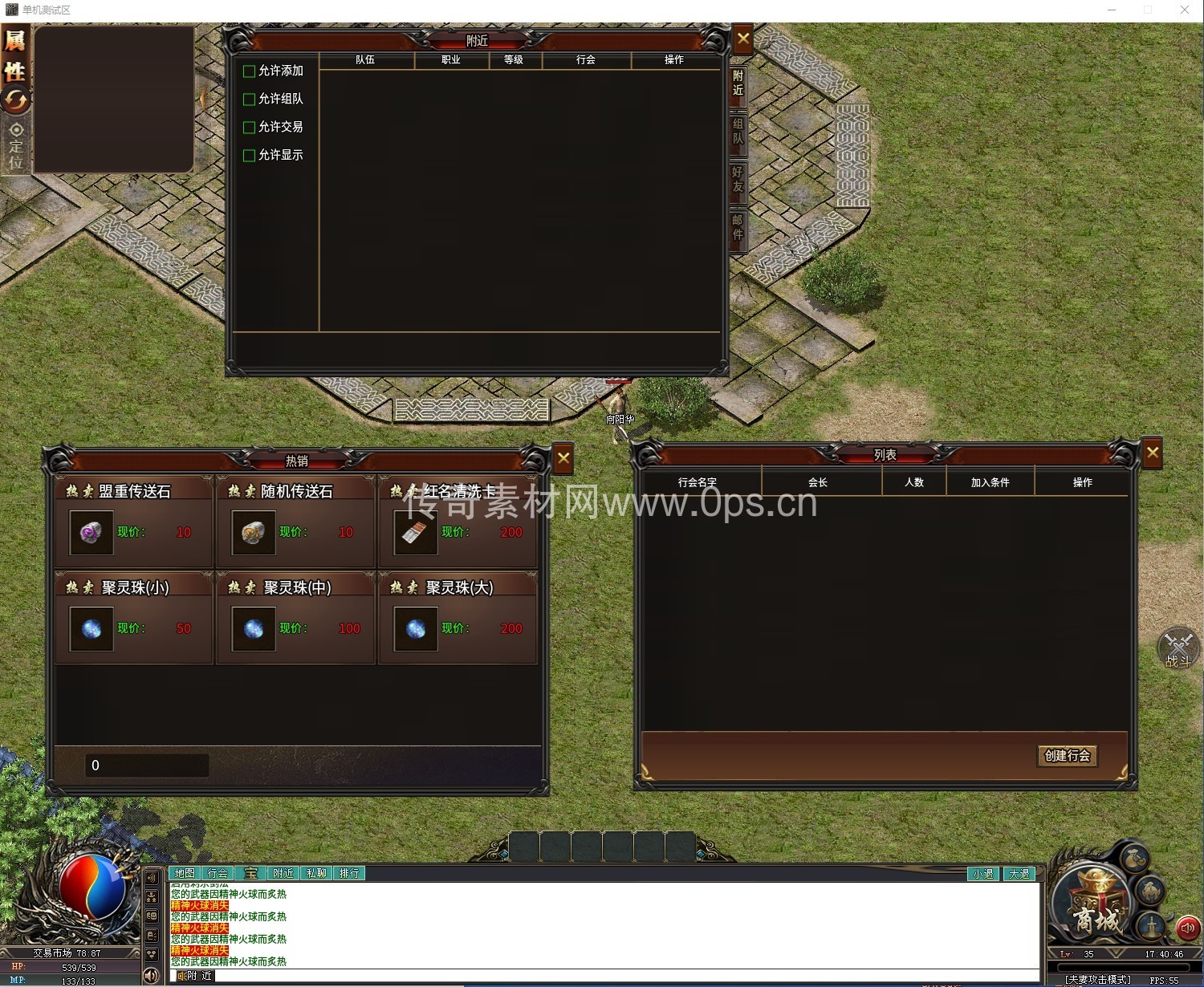Click the 创建行会 create guild button
The height and width of the screenshot is (987, 1204).
[1067, 756]
